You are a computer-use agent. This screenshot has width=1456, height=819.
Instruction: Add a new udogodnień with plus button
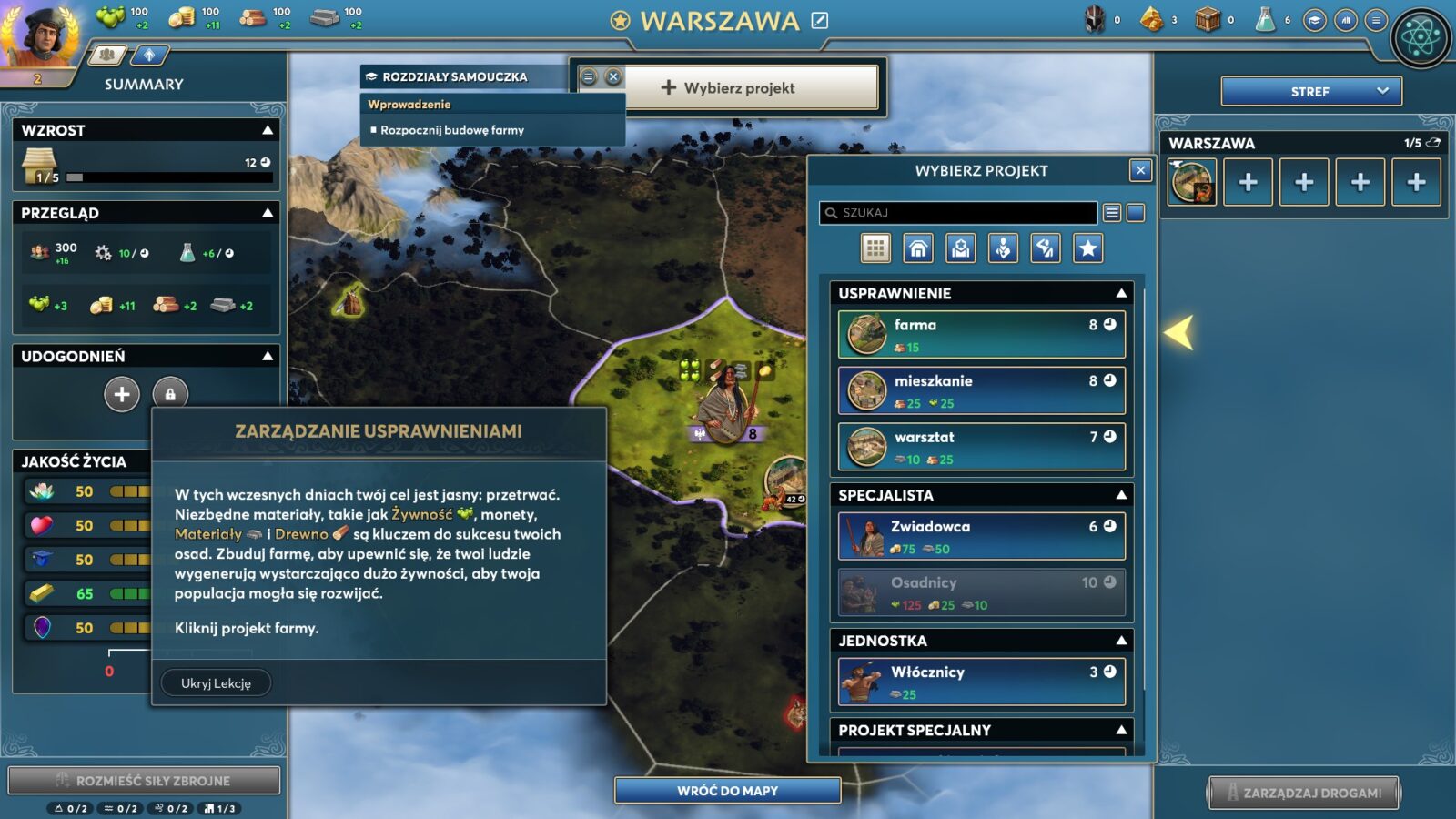click(122, 394)
